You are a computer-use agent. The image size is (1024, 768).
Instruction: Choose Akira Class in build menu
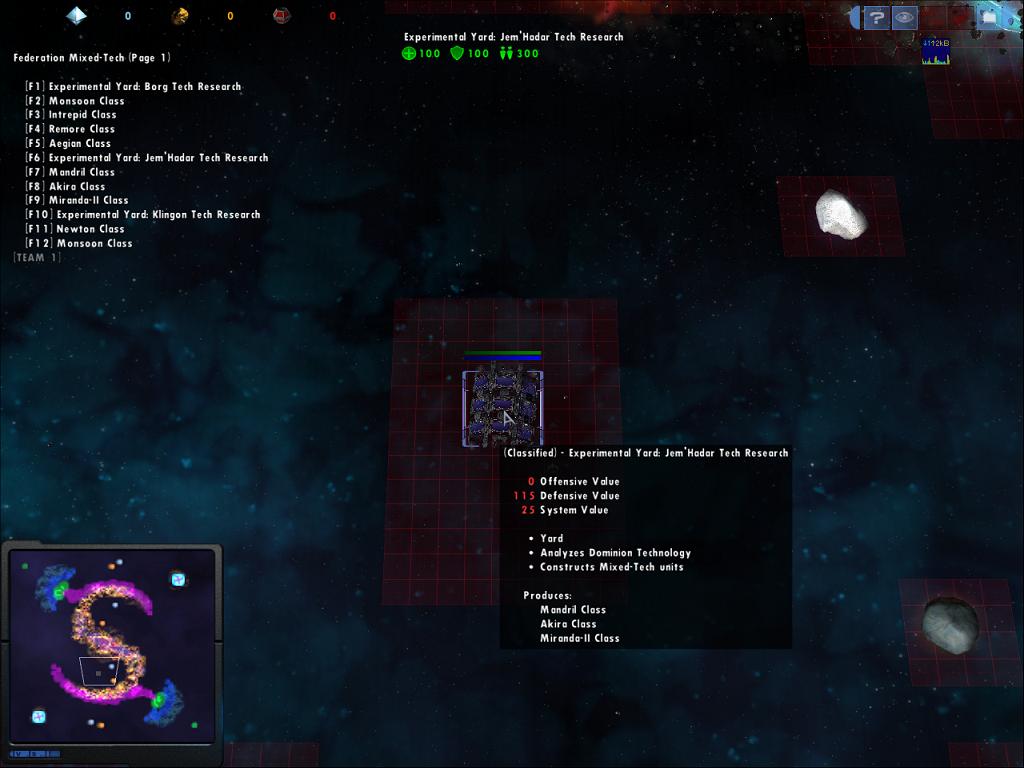tap(76, 187)
